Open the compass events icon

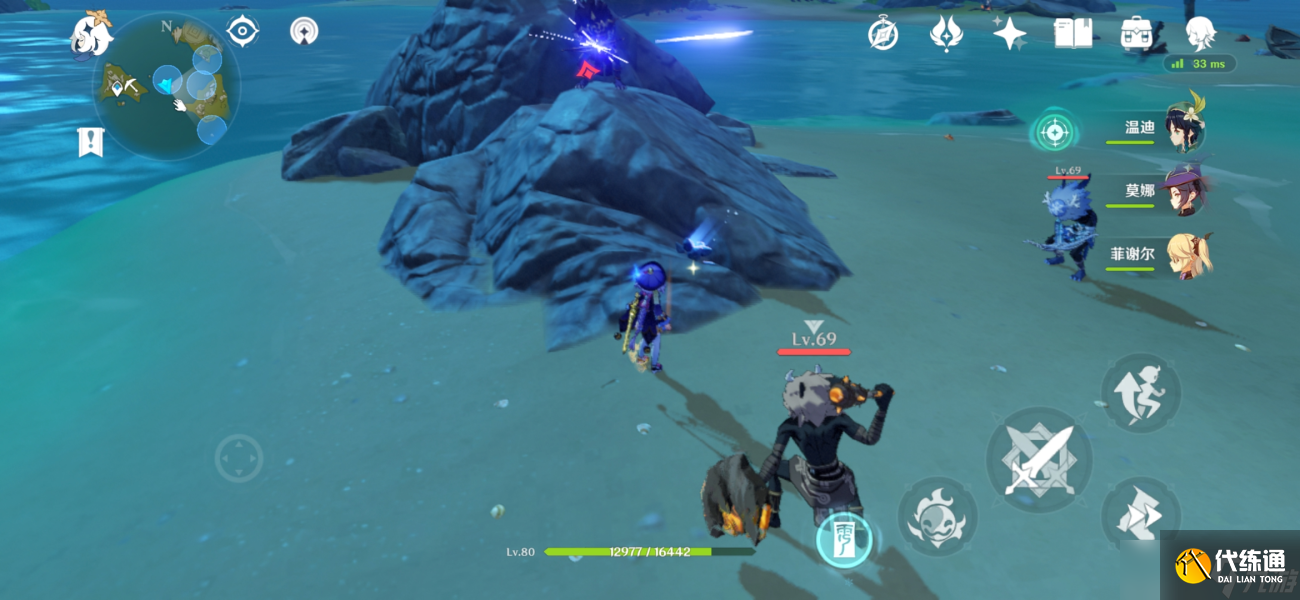click(883, 35)
